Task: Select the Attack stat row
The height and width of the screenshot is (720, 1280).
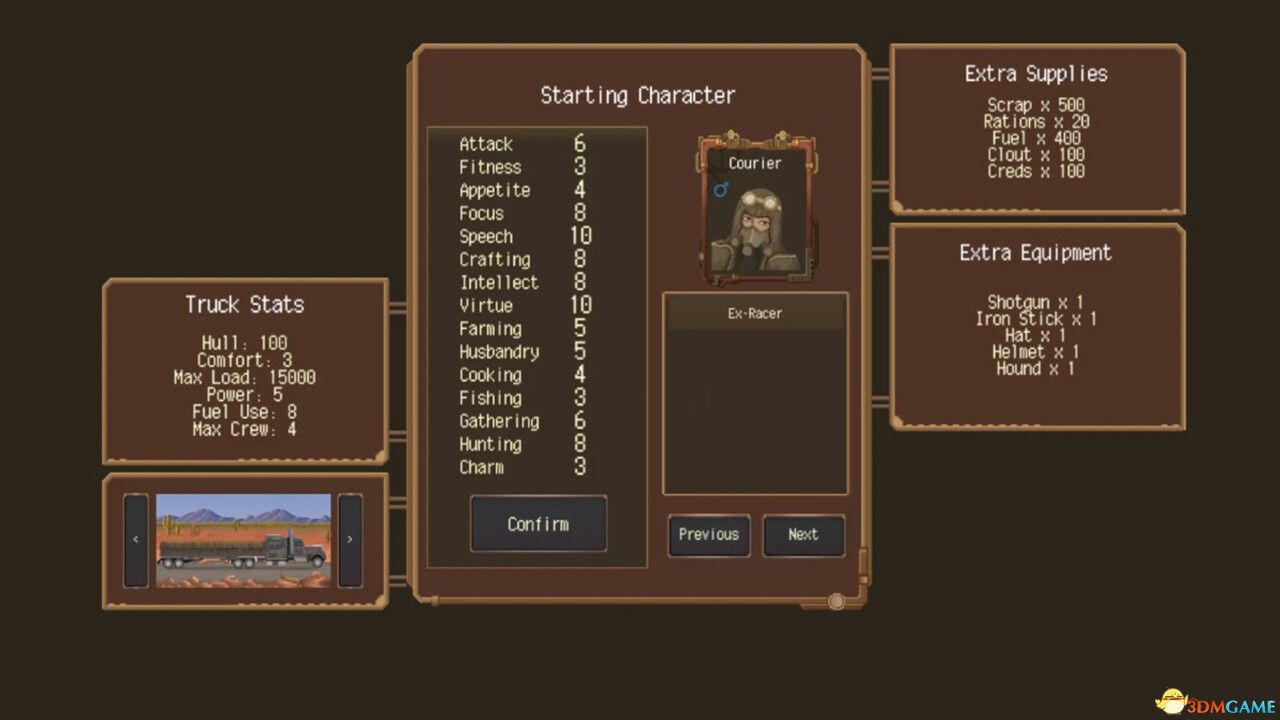Action: click(520, 144)
